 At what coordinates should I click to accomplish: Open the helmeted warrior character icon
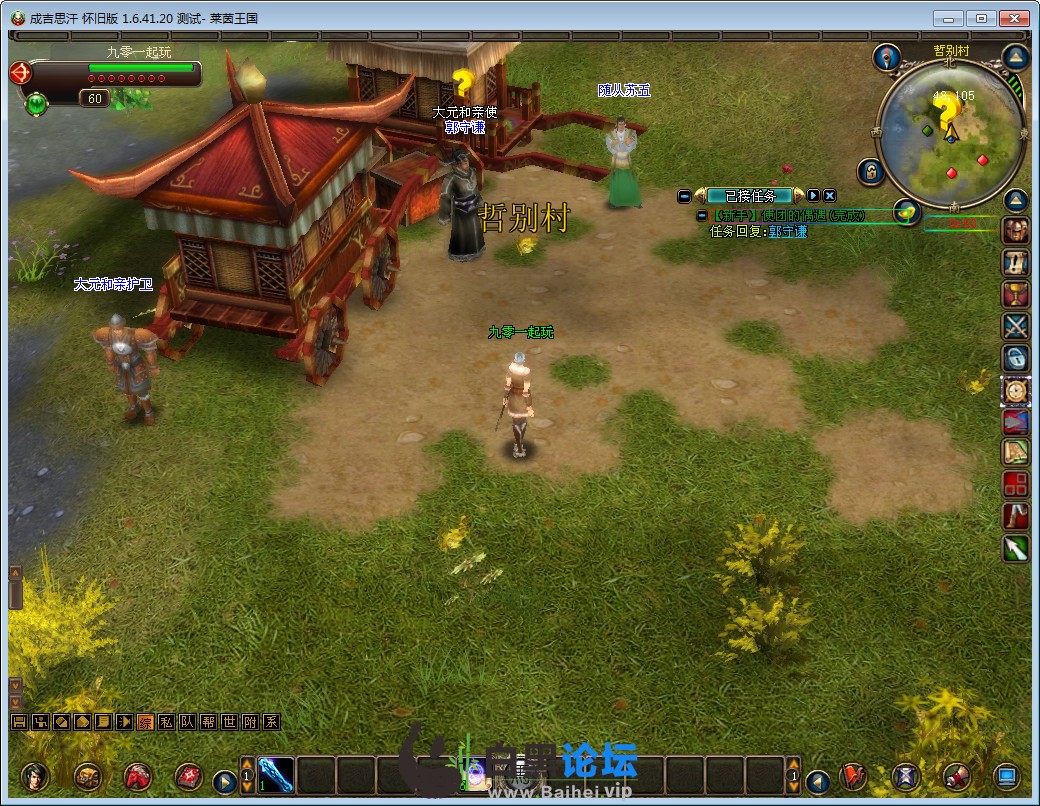click(x=1016, y=230)
